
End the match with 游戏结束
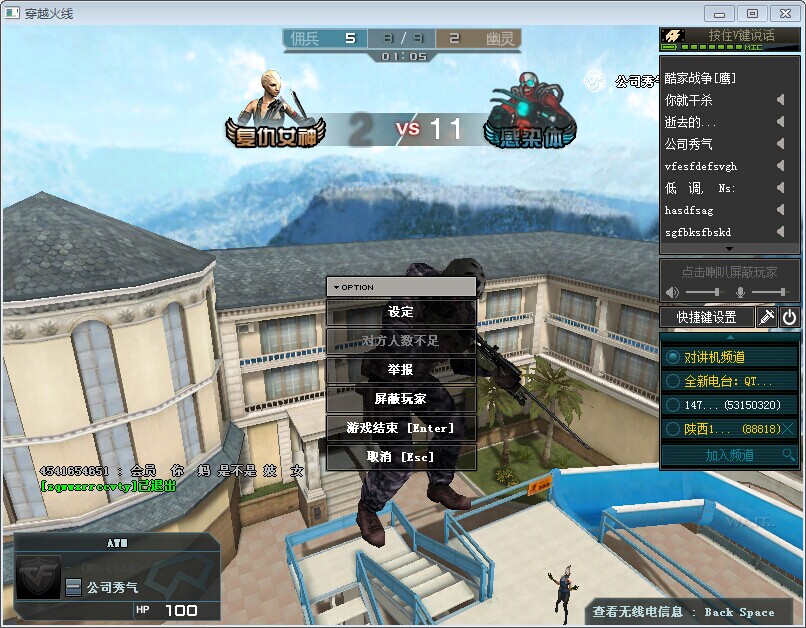400,428
